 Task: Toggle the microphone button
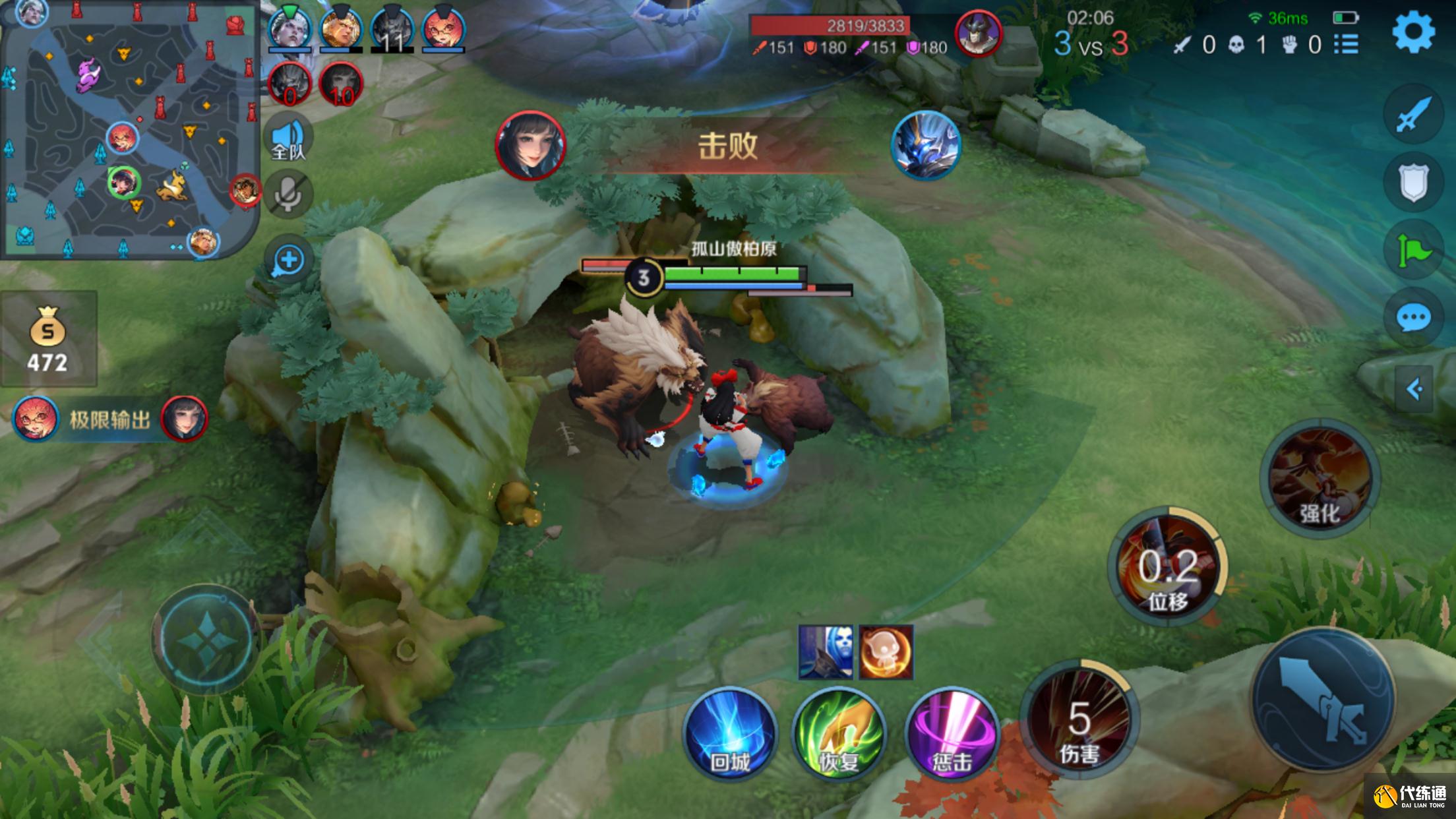coord(288,194)
